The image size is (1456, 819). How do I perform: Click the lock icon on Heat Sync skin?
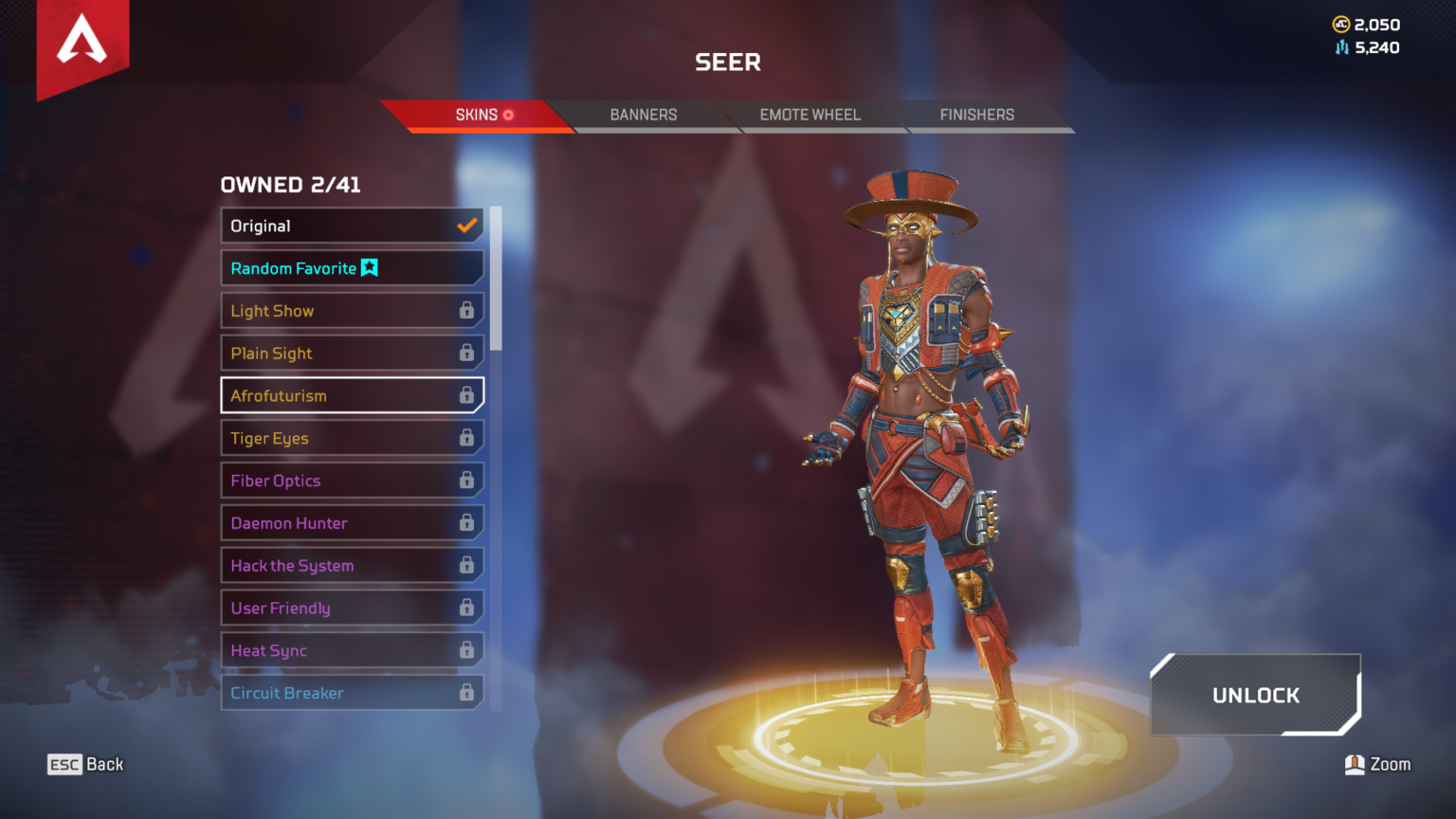[467, 650]
